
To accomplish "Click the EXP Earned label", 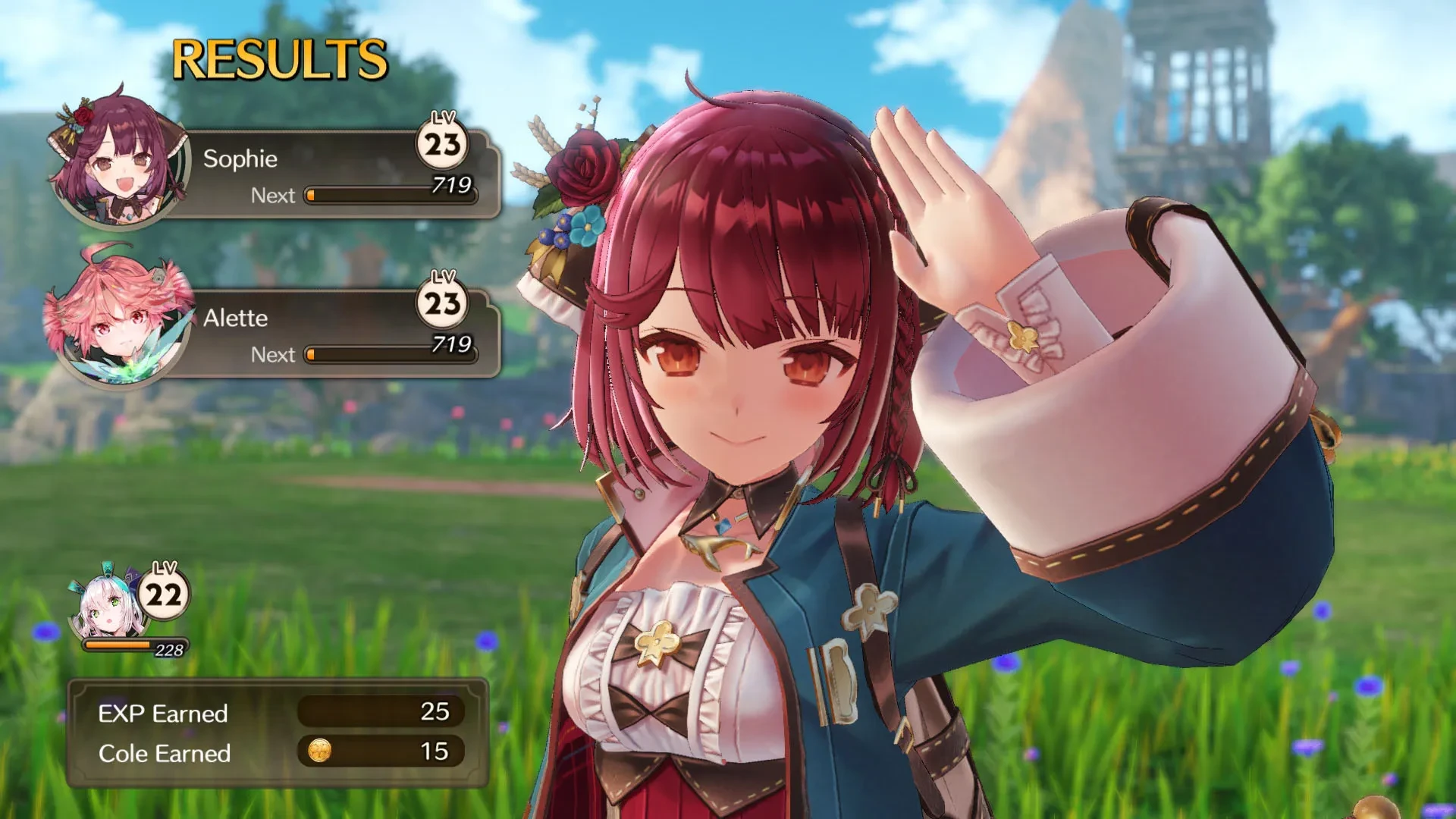I will [163, 711].
